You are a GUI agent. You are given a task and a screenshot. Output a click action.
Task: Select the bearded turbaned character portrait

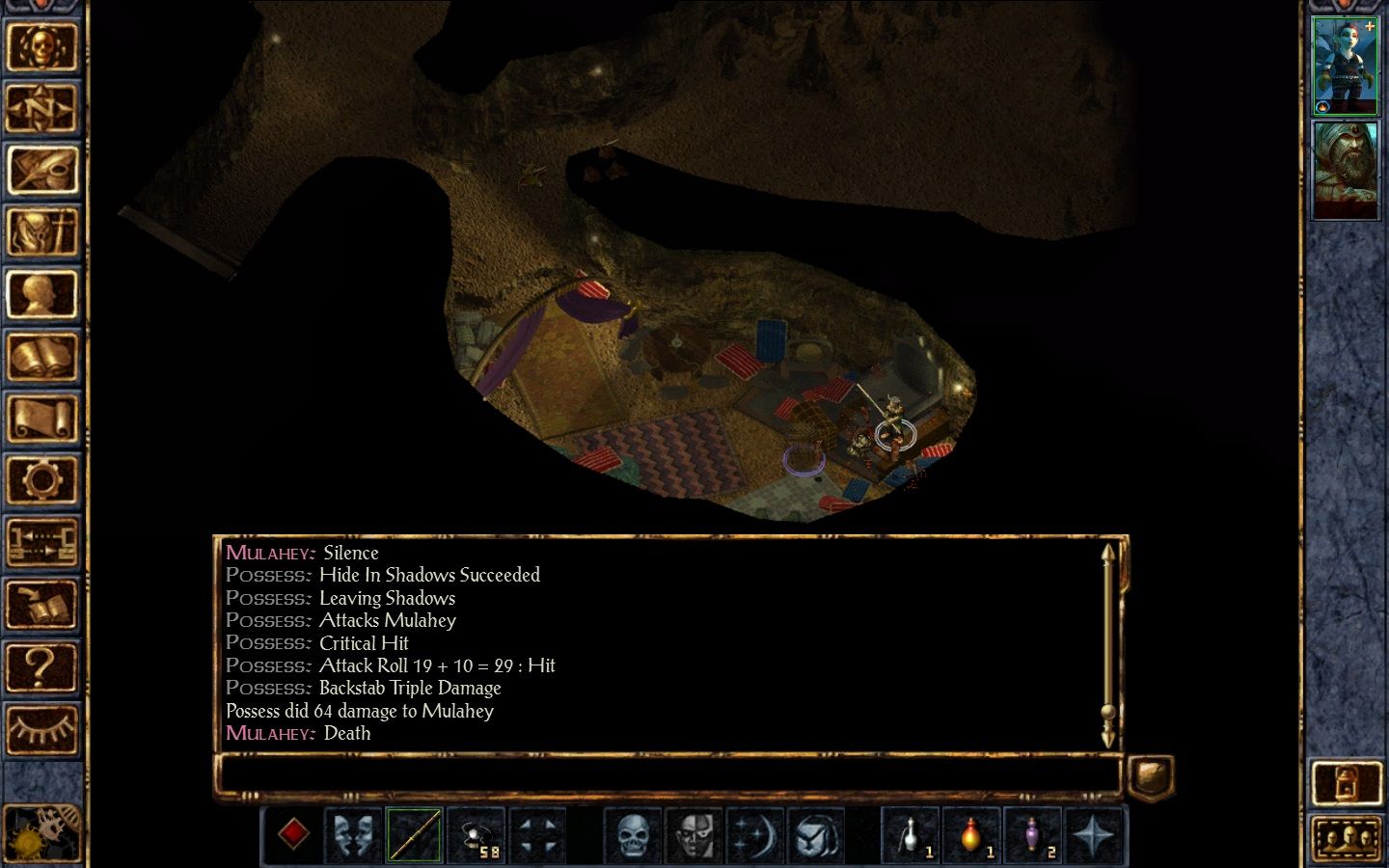(x=1346, y=171)
